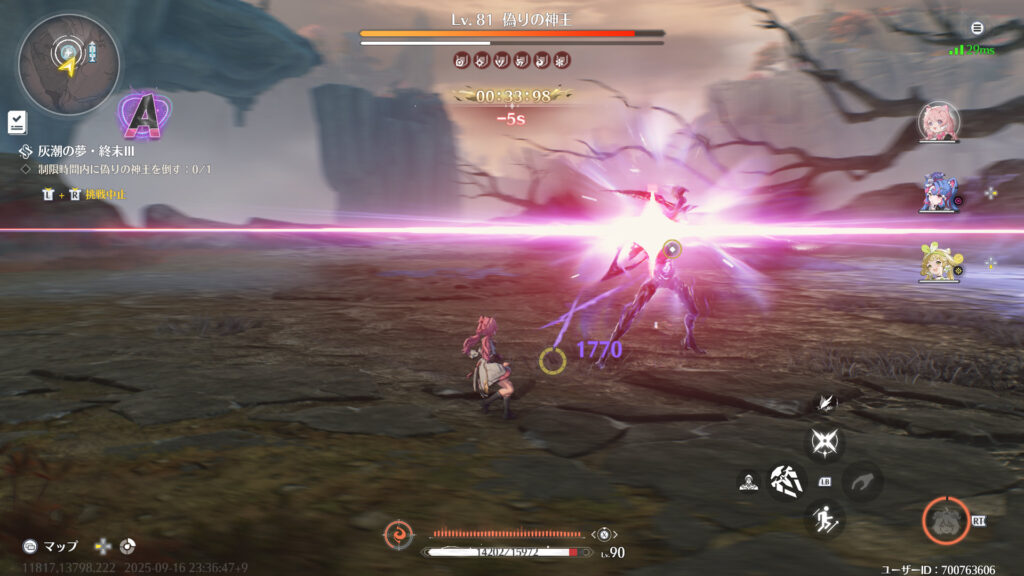Screen dimensions: 1024x576
Task: Trigger the shattered claw basic attack
Action: coord(787,482)
